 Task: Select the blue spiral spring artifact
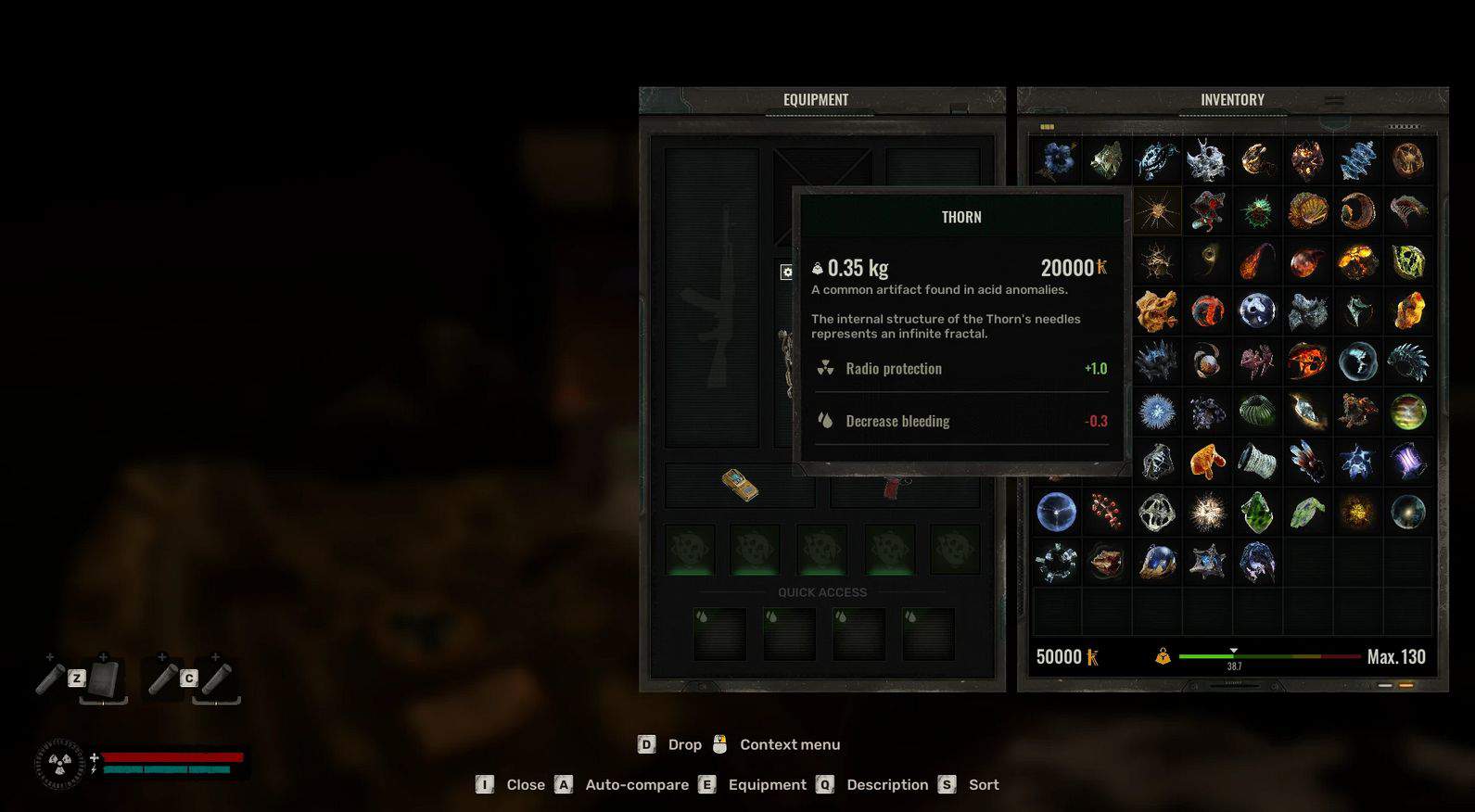point(1357,160)
